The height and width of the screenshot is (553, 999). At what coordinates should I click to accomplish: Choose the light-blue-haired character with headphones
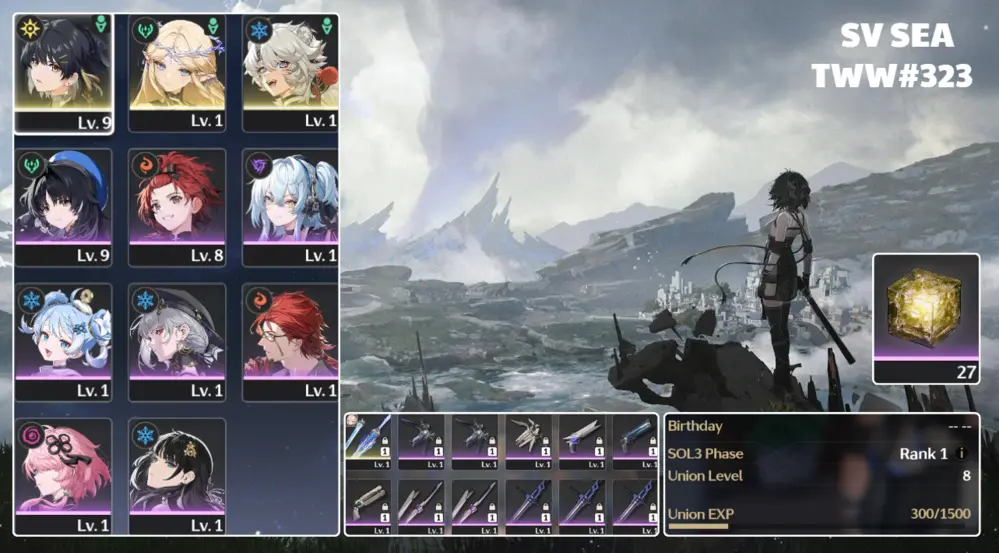pos(290,198)
